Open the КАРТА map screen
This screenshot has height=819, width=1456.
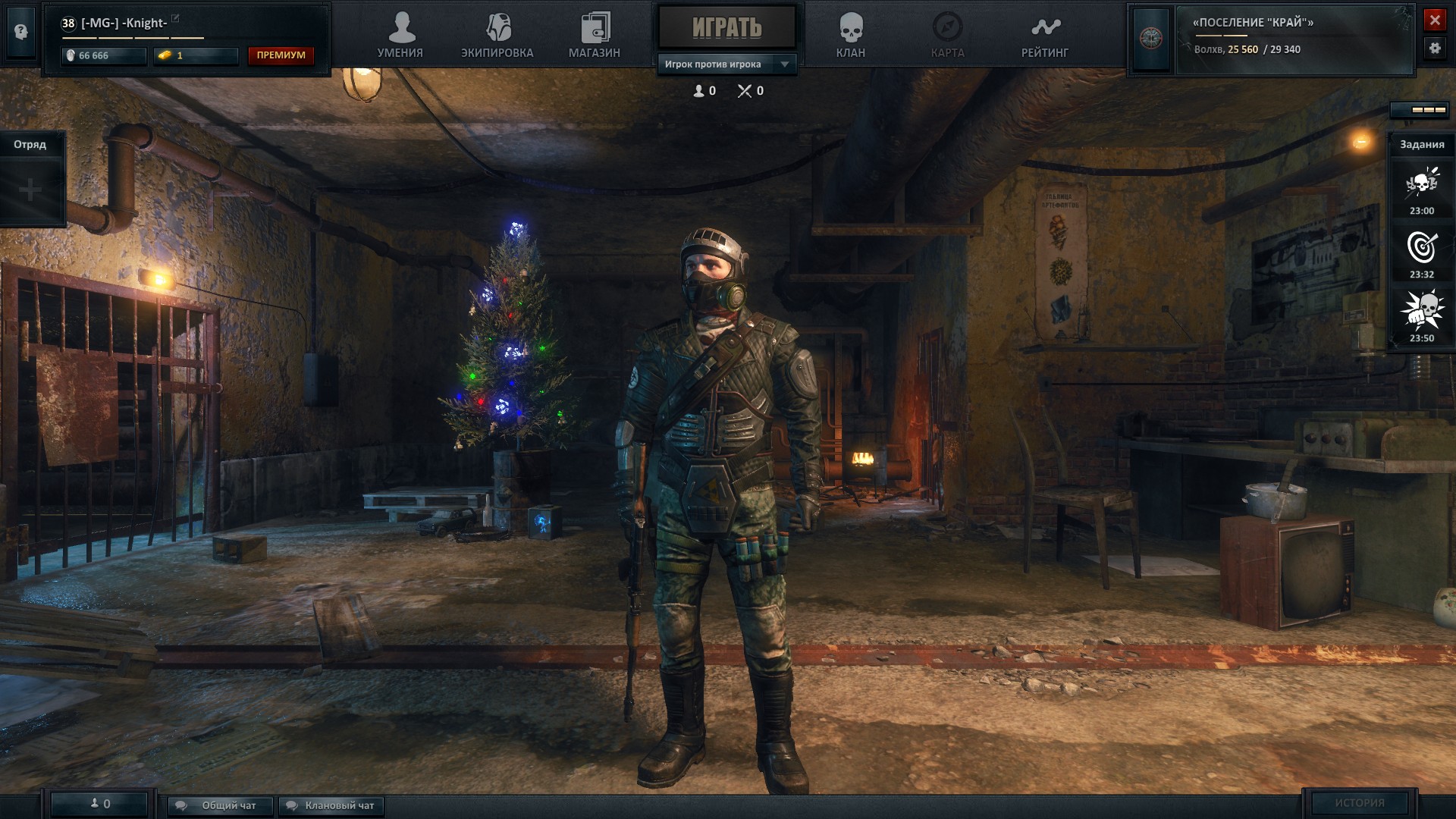click(947, 36)
